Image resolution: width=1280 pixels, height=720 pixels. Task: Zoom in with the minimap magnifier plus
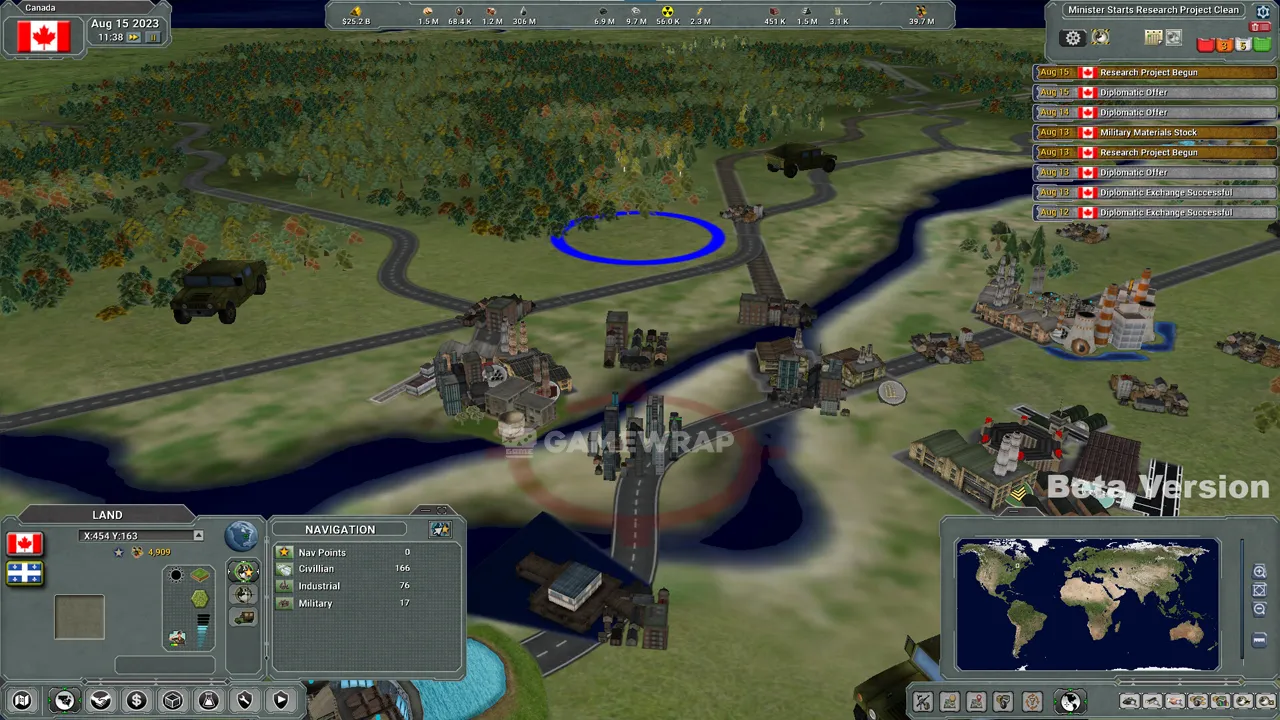coord(1259,571)
